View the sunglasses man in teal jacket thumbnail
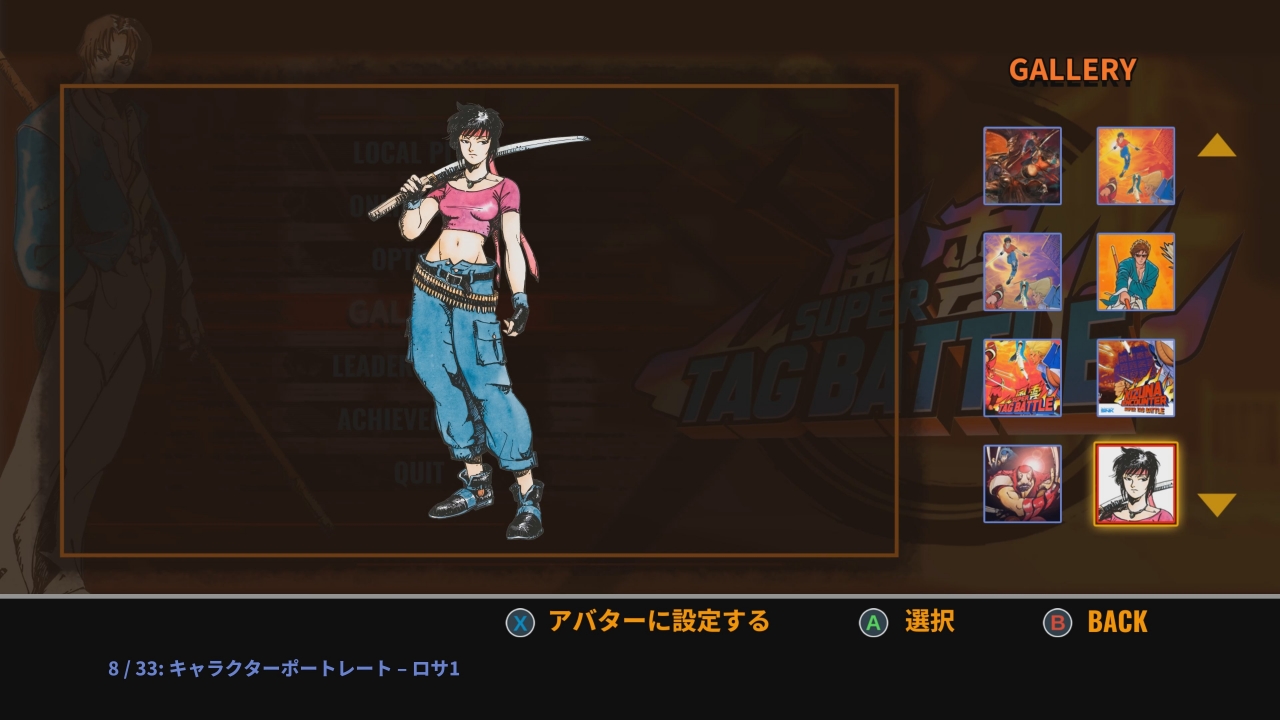Screen dimensions: 1280x720 pyautogui.click(x=1135, y=272)
